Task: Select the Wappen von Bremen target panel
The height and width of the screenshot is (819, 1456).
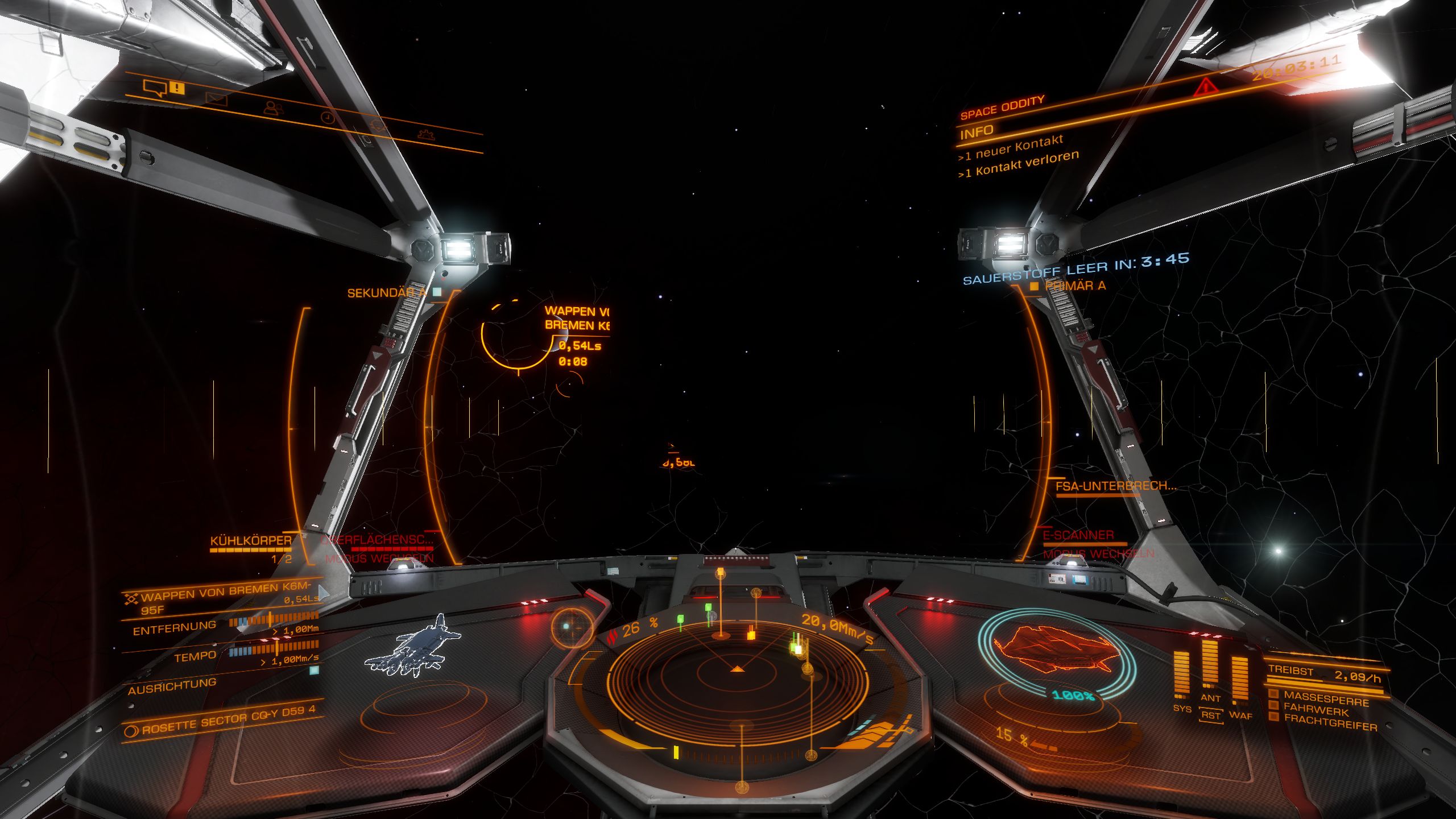Action: [222, 597]
